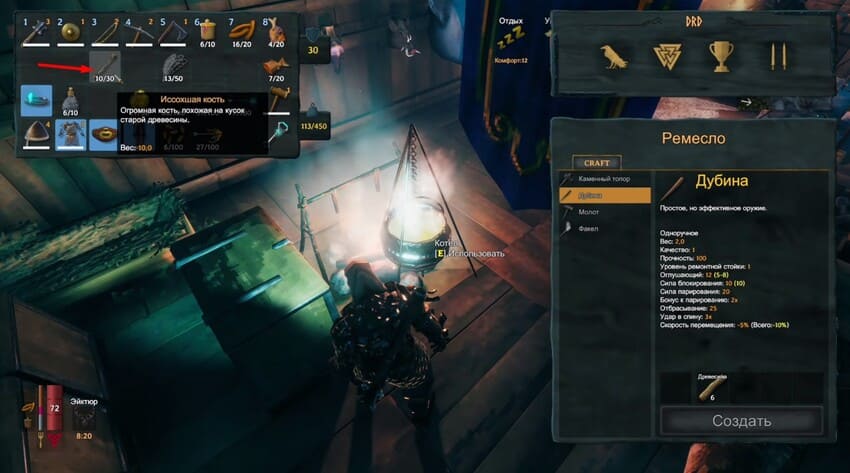Click the Создать craft button

click(741, 420)
